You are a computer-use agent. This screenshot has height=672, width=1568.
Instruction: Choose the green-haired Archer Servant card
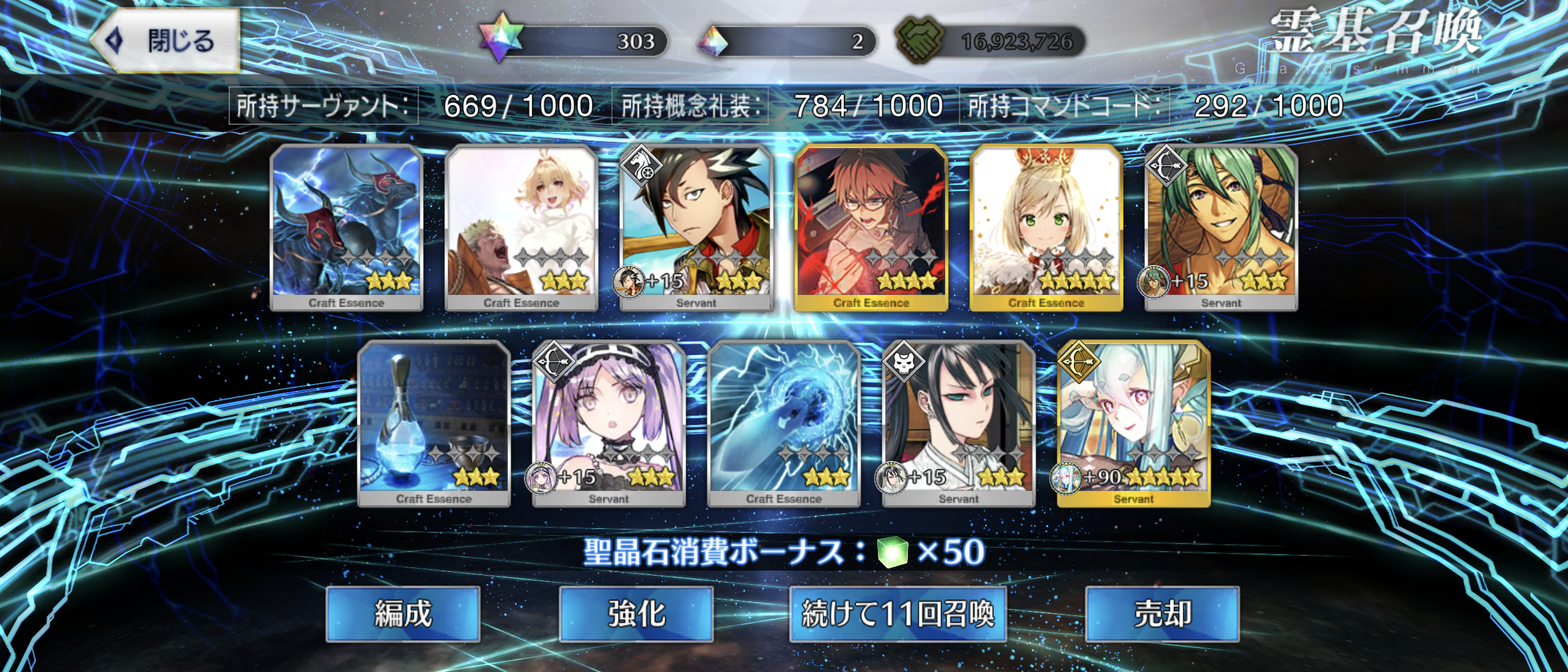[x=1221, y=227]
